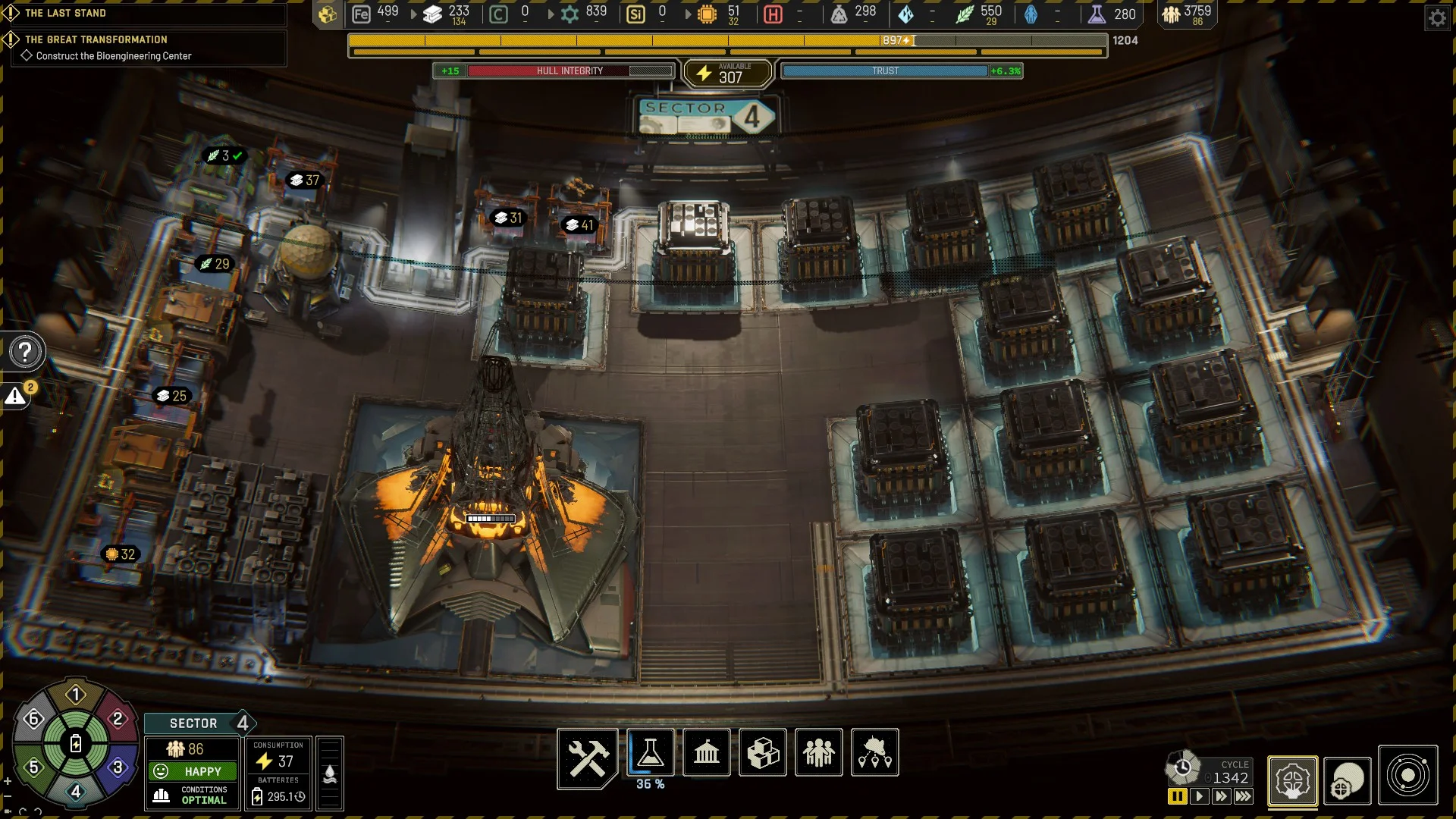Open the research flask menu

[650, 753]
